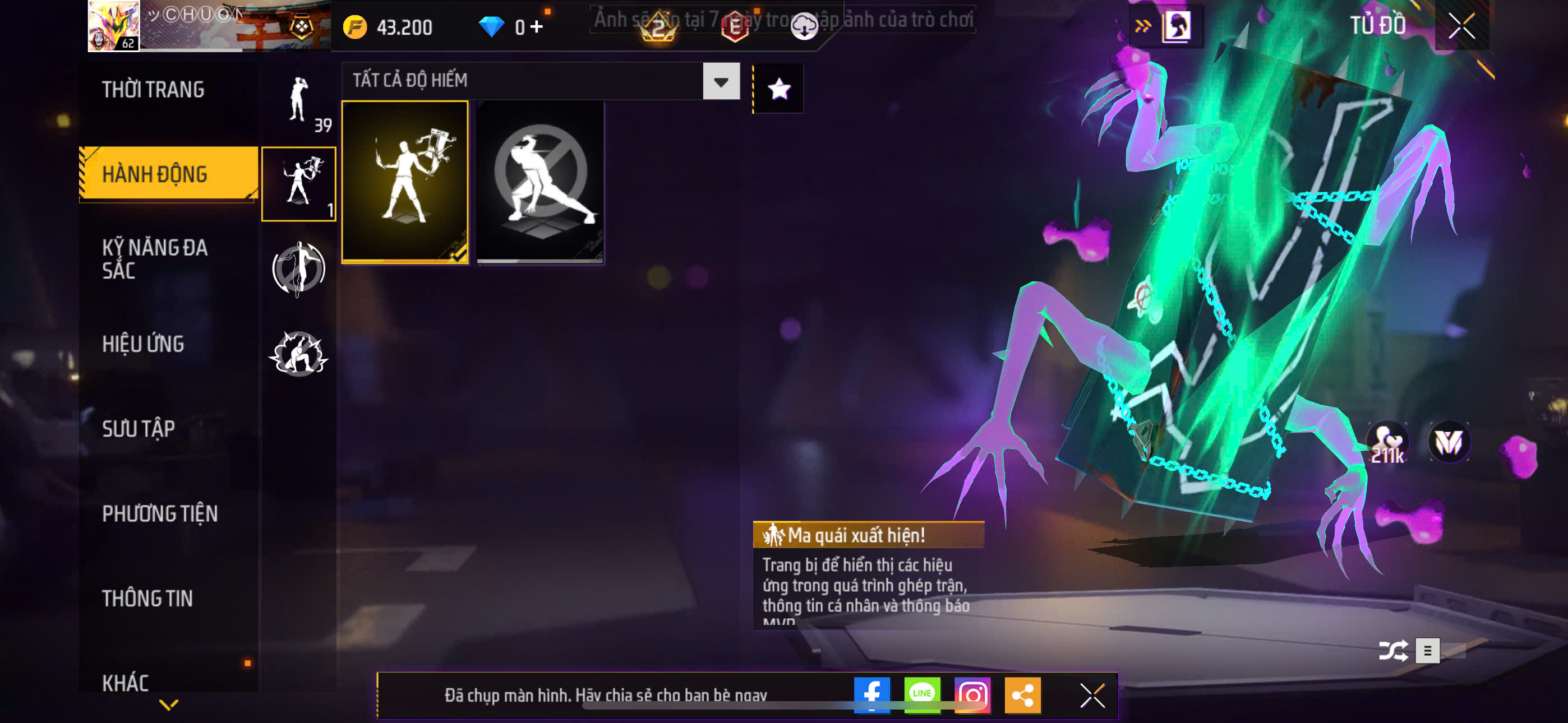Toggle the star favorites filter
Viewport: 1568px width, 723px height.
tap(778, 89)
